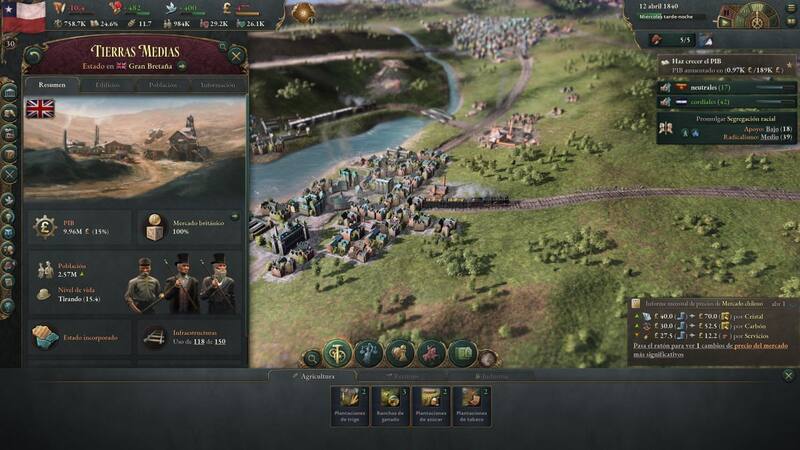This screenshot has height=450, width=800.
Task: Choose the Plantaciones de tabaco building
Action: tap(471, 407)
